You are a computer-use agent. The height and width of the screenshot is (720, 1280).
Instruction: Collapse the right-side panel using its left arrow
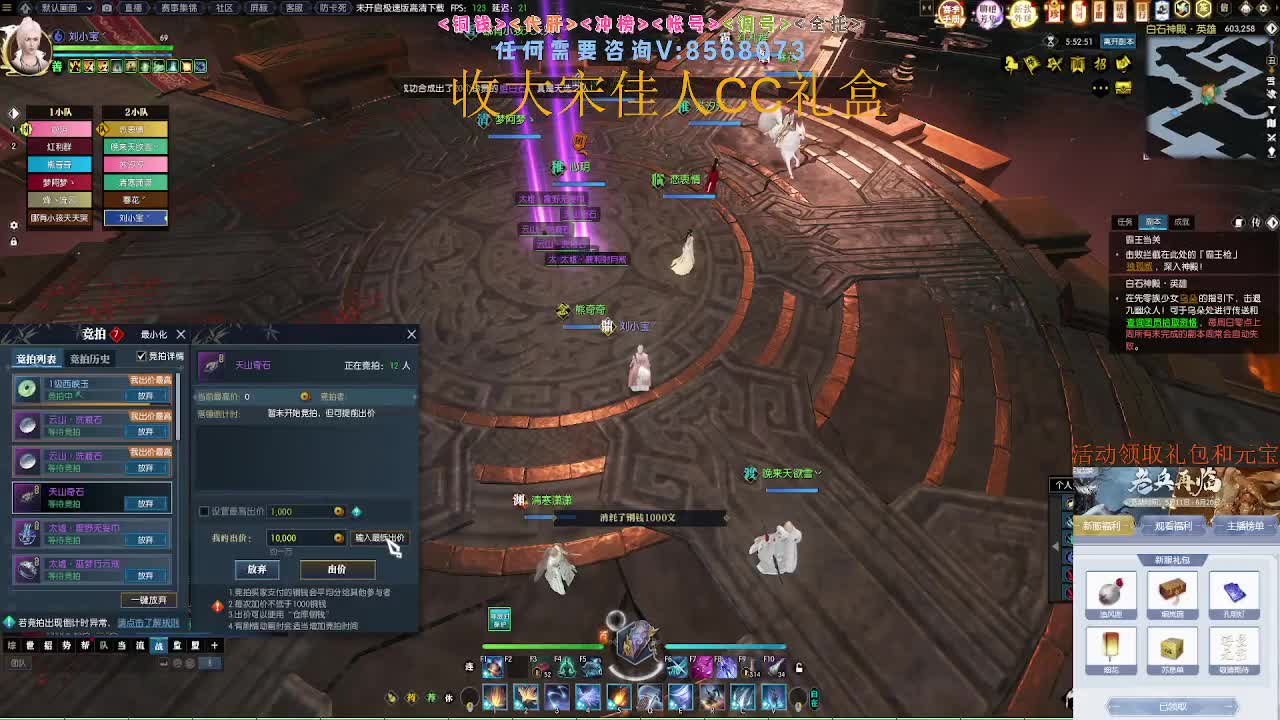coord(1056,546)
